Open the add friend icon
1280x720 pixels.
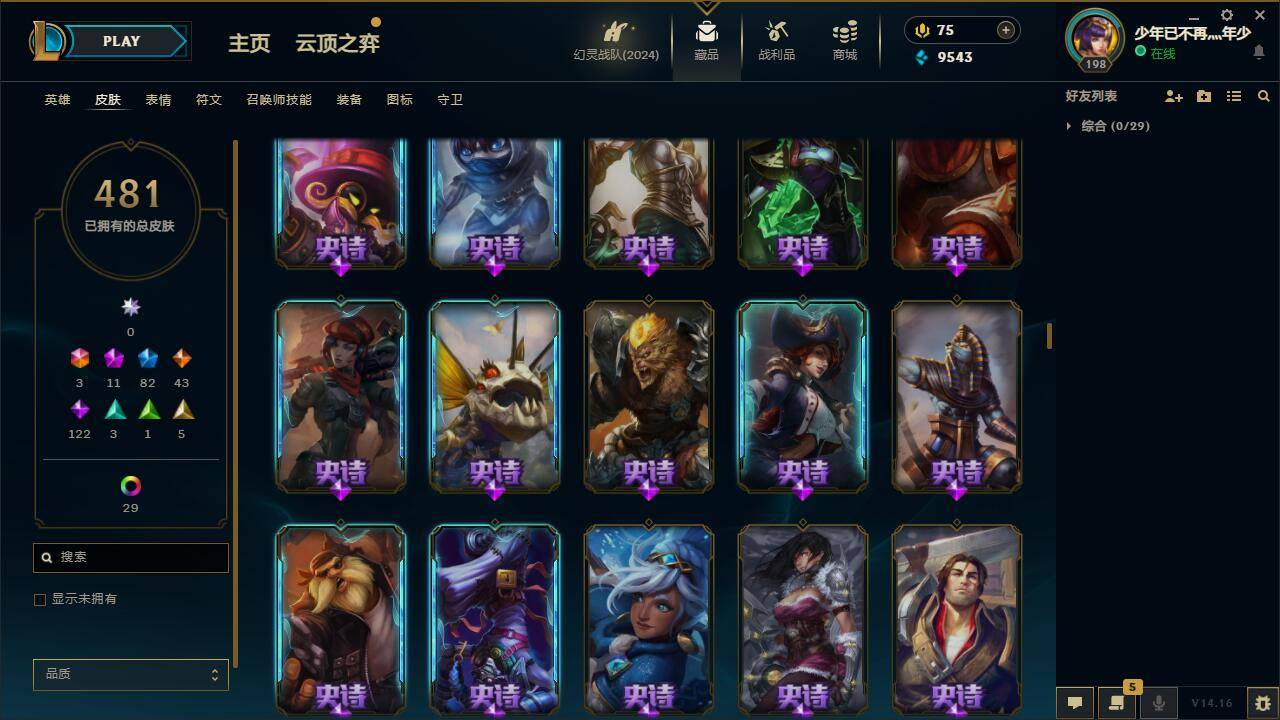tap(1172, 96)
